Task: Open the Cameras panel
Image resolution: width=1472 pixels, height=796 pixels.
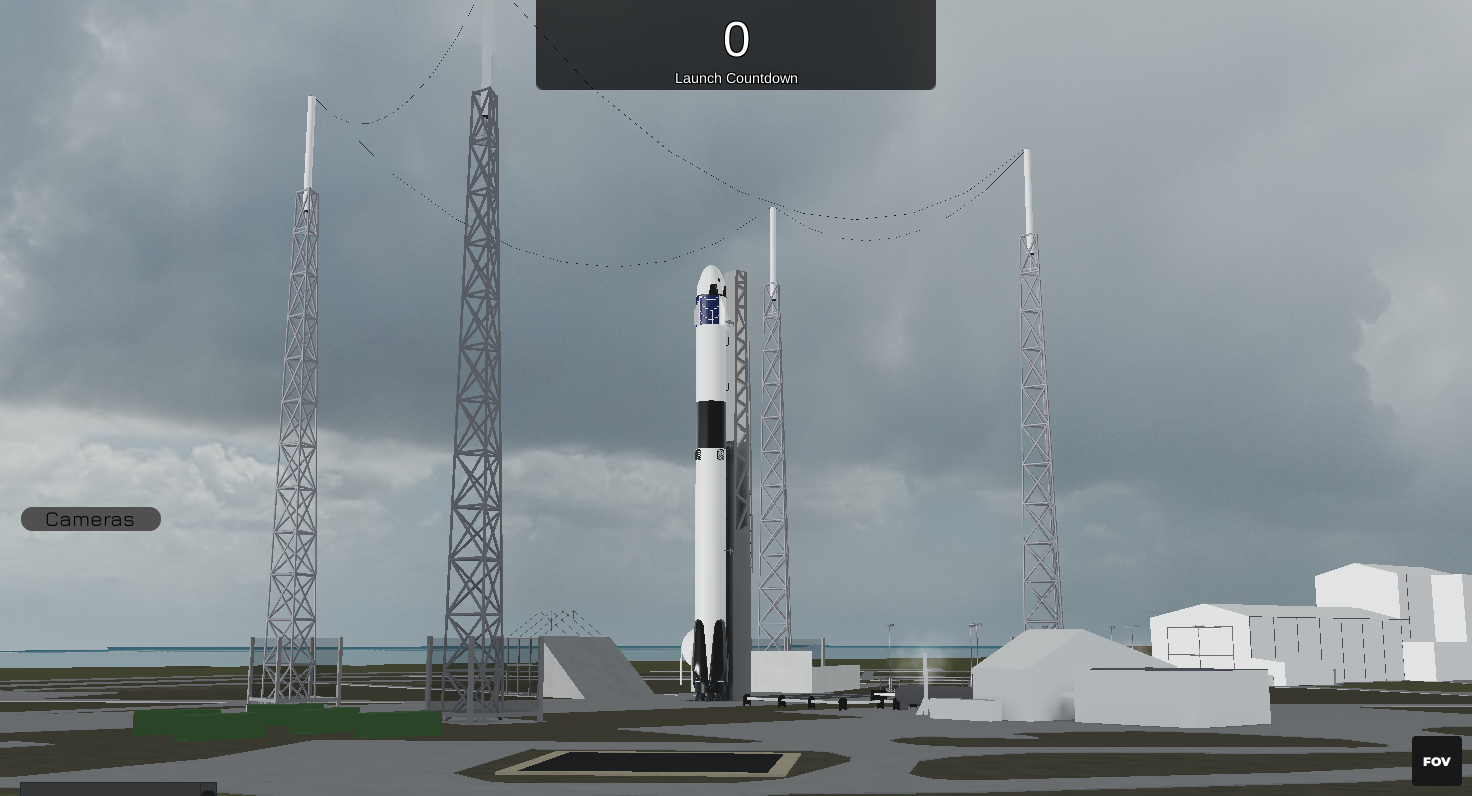Action: point(90,519)
